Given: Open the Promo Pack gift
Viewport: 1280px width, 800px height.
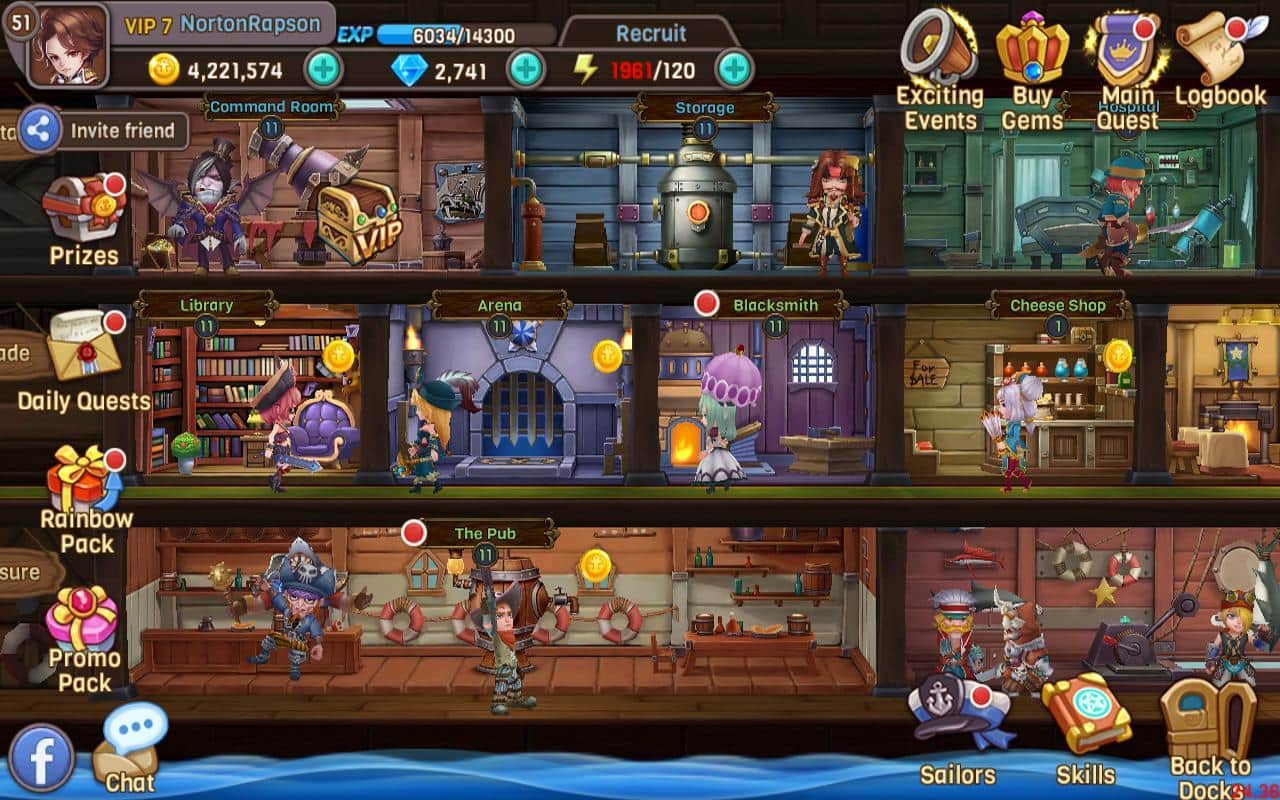Looking at the screenshot, I should click(x=84, y=620).
